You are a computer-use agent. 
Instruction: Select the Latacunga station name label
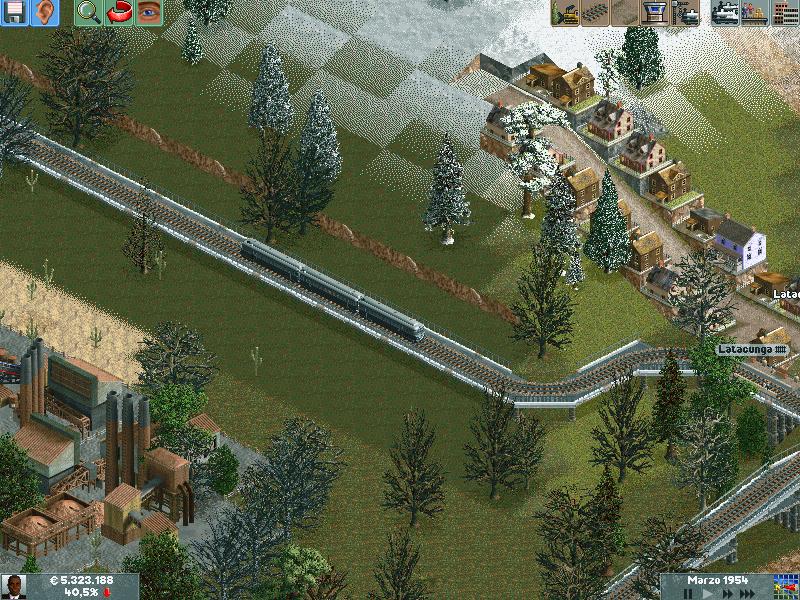(x=753, y=349)
